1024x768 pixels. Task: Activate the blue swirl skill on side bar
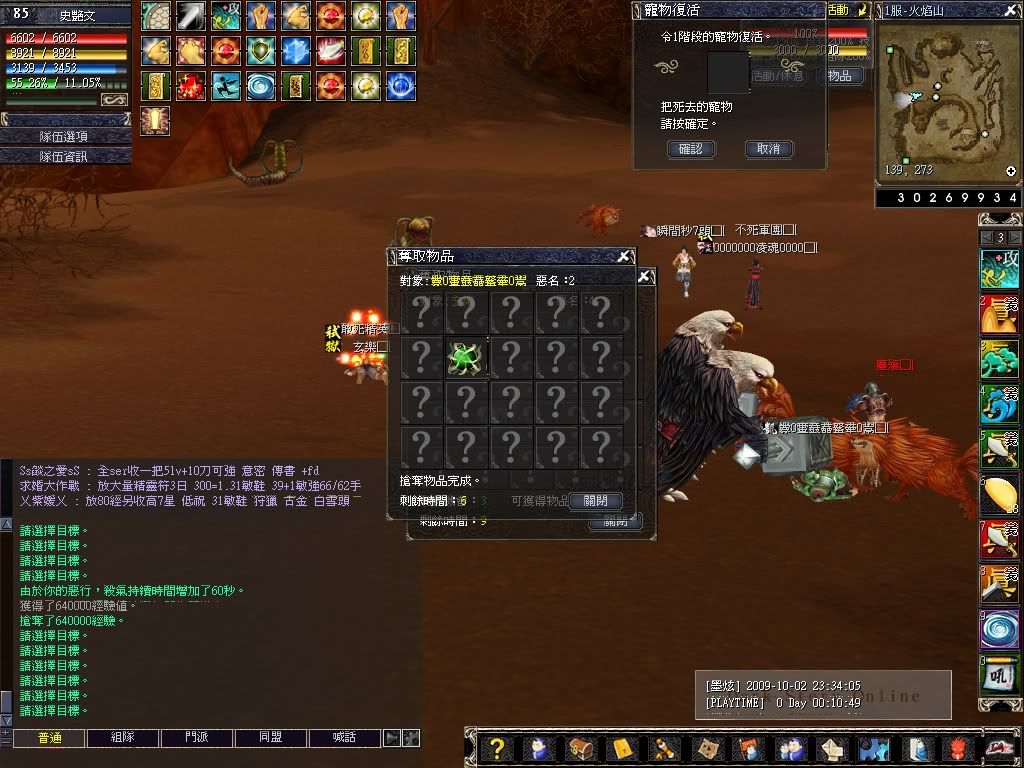[x=999, y=630]
